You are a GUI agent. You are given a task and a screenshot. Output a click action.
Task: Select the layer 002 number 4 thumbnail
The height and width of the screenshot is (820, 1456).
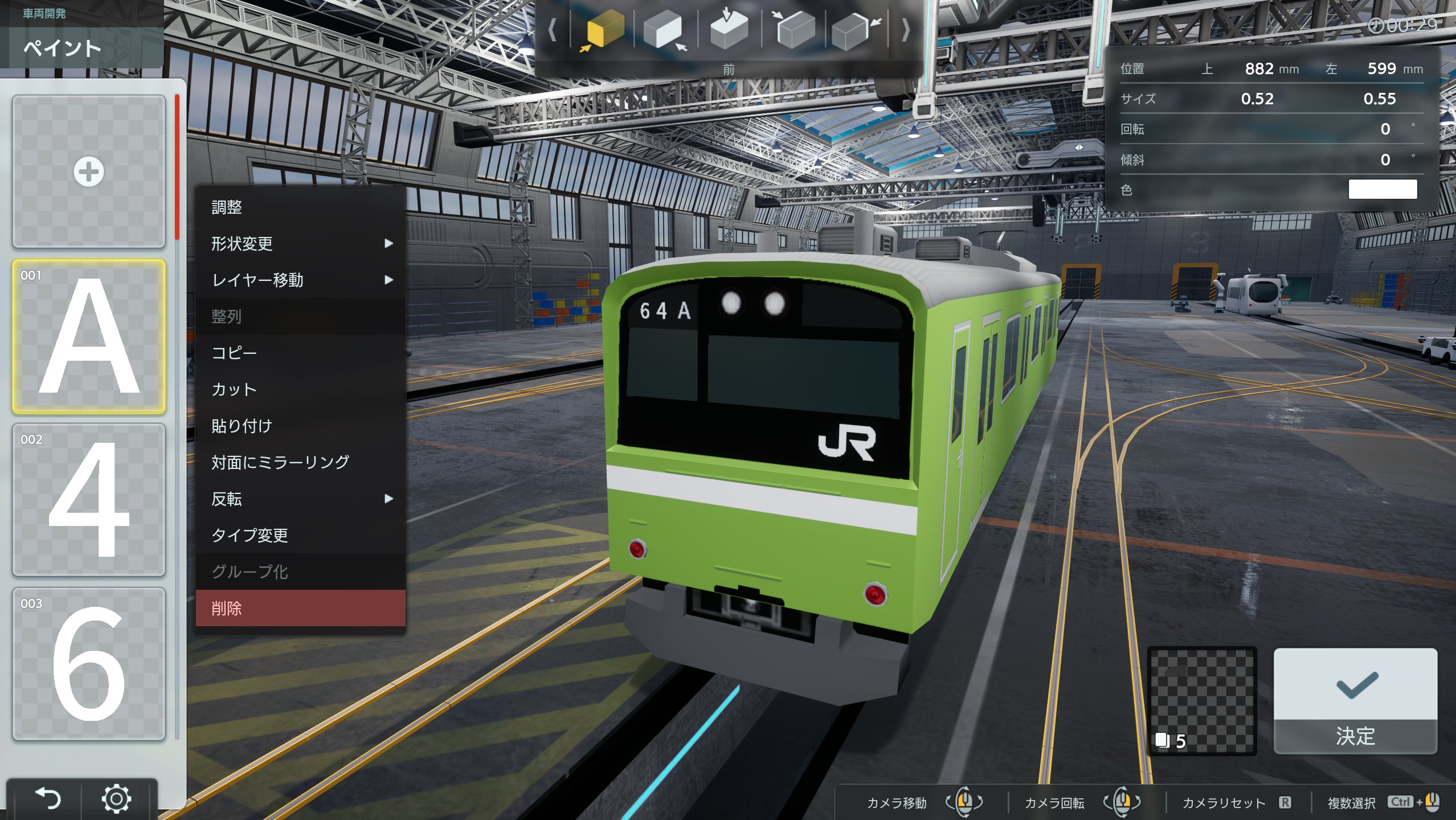tap(89, 500)
